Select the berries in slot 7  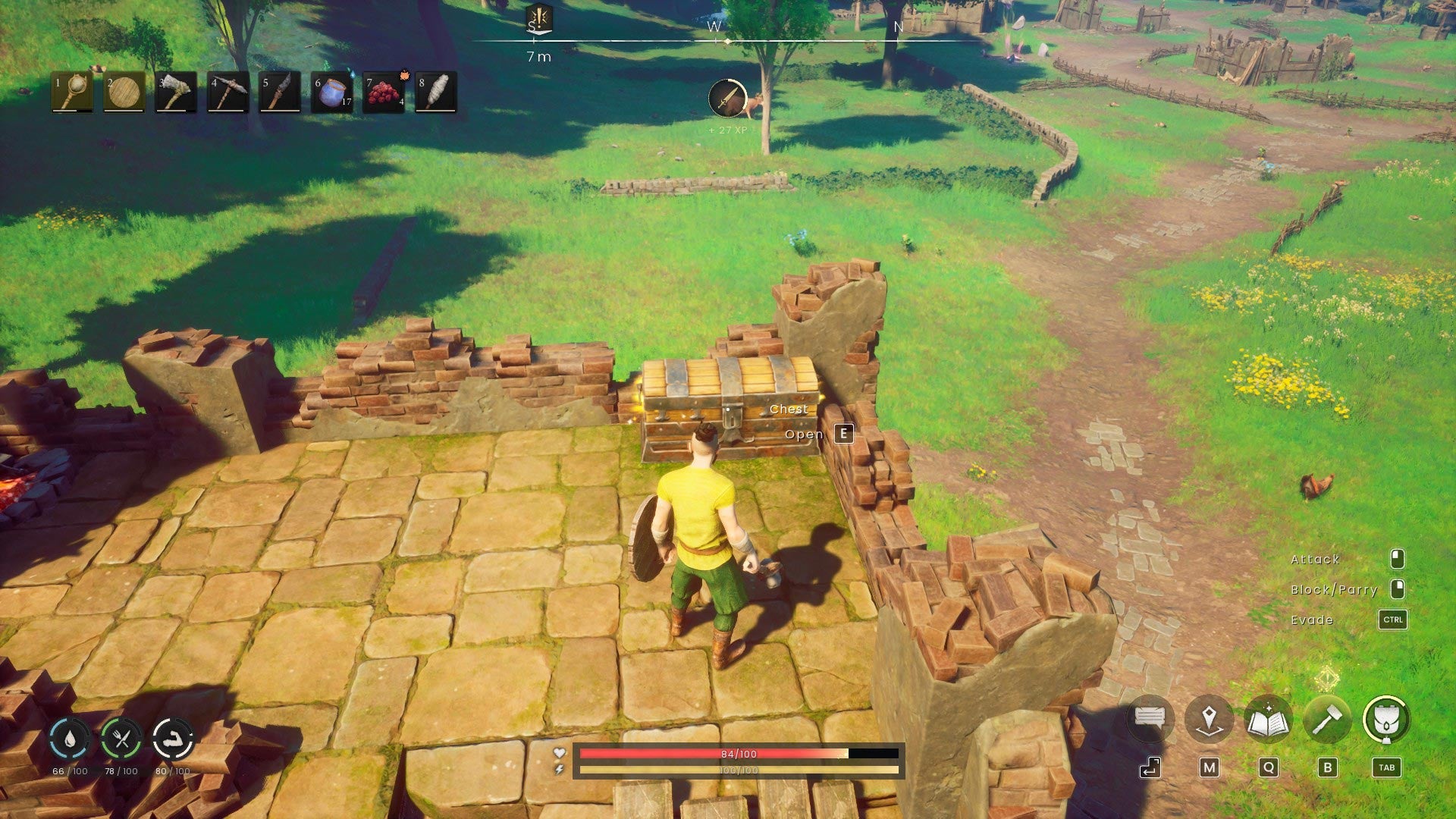(383, 93)
